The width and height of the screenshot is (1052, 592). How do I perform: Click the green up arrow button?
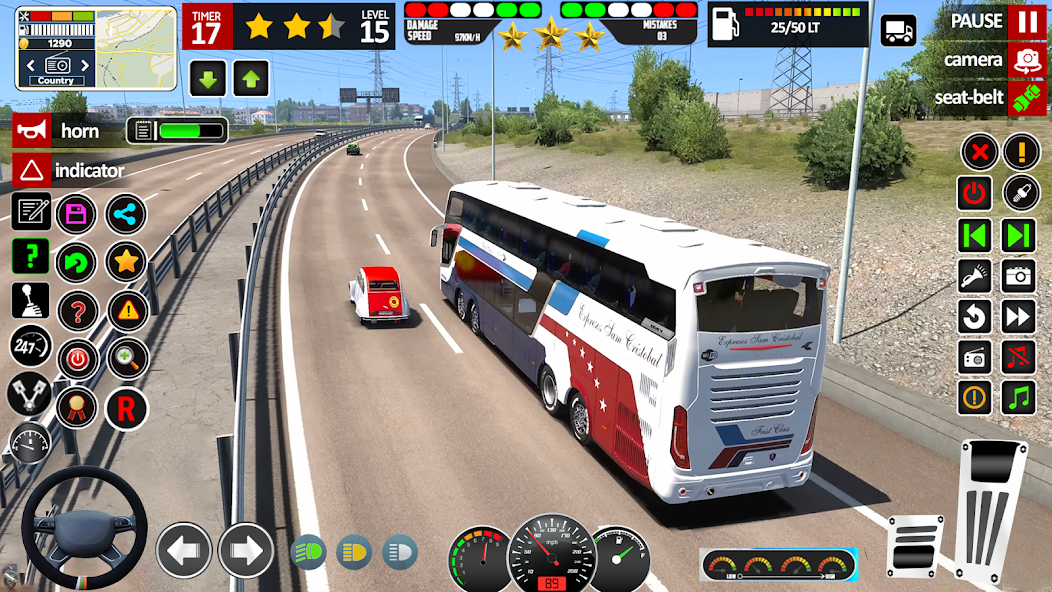[x=251, y=79]
